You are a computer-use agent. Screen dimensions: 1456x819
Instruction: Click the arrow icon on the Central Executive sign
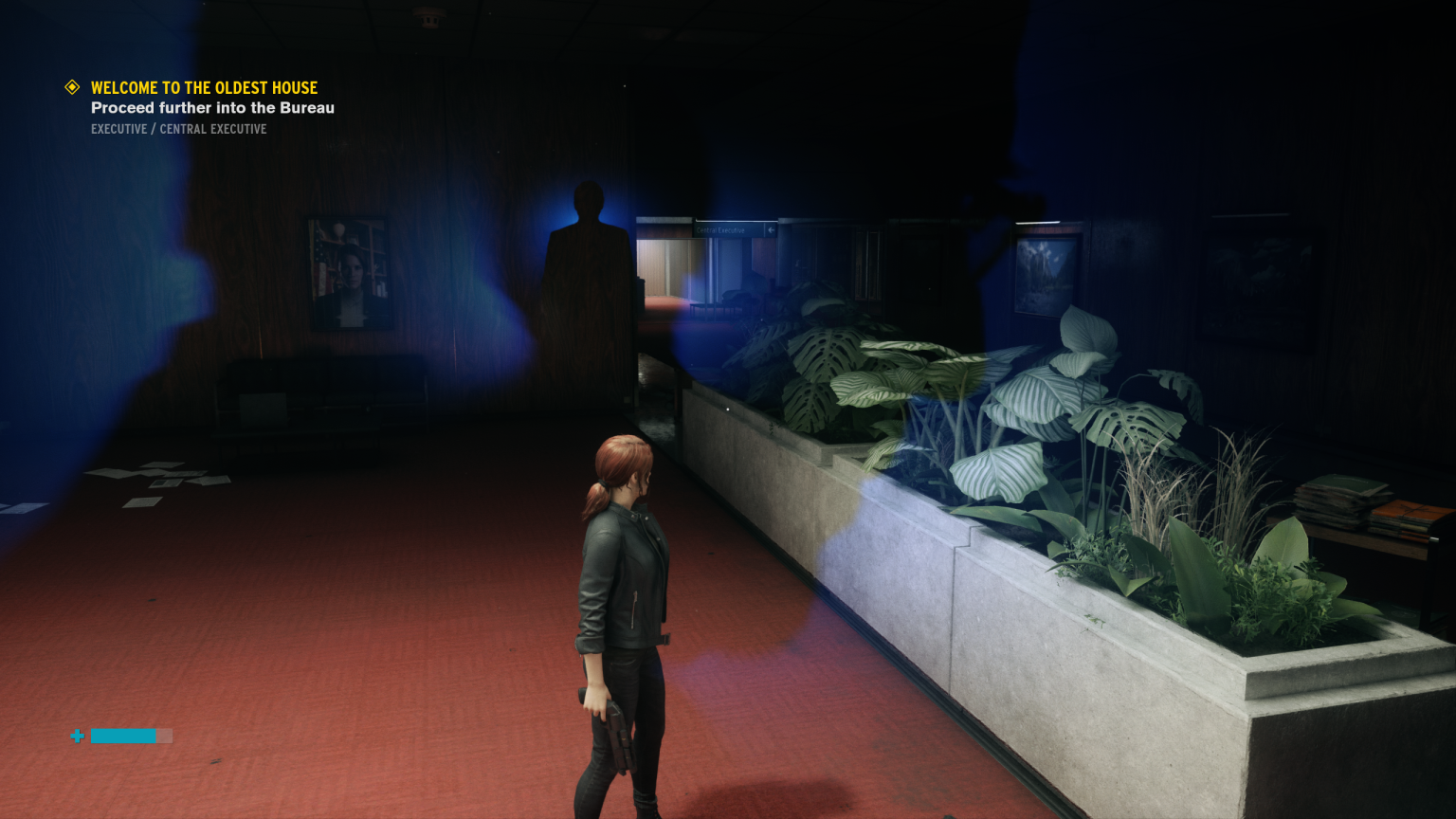click(771, 229)
